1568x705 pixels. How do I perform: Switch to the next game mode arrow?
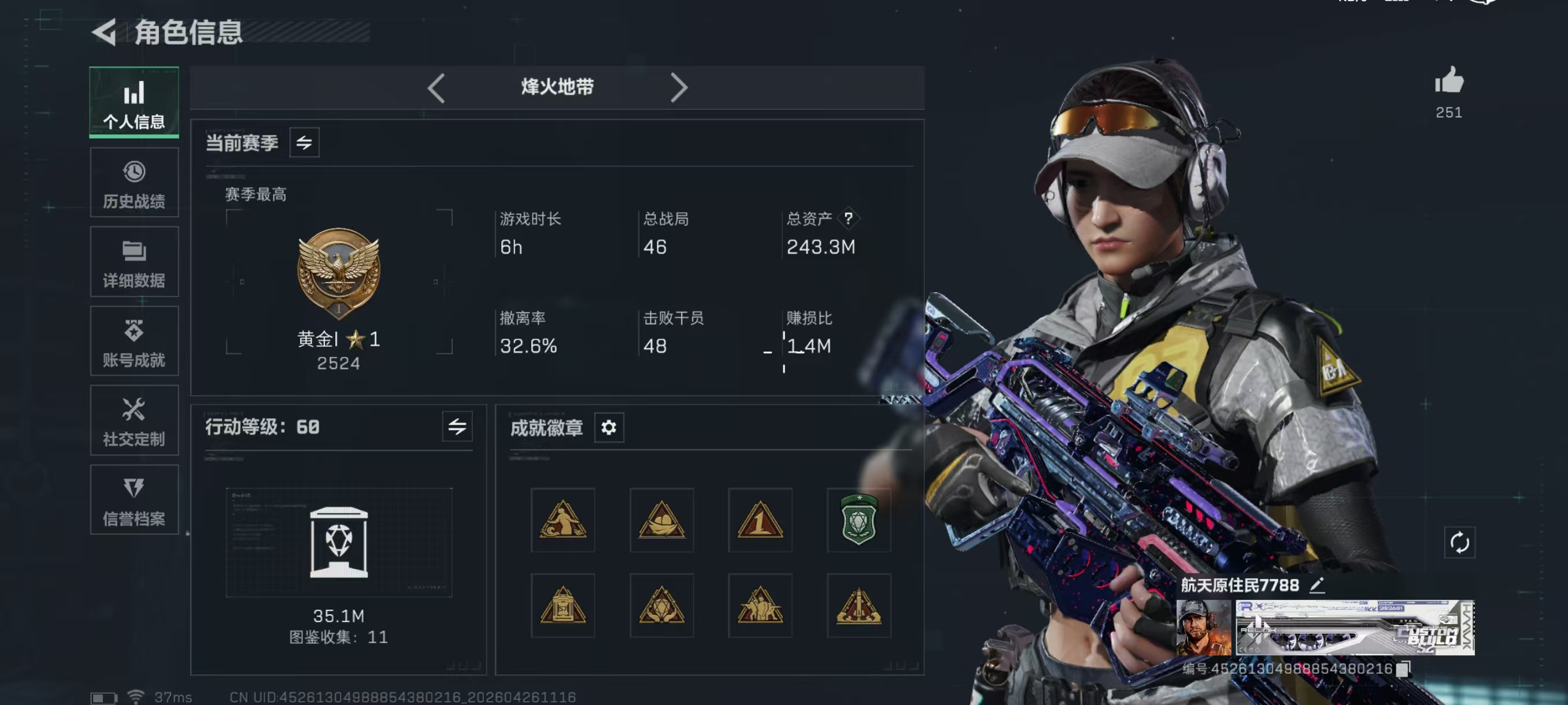click(679, 88)
